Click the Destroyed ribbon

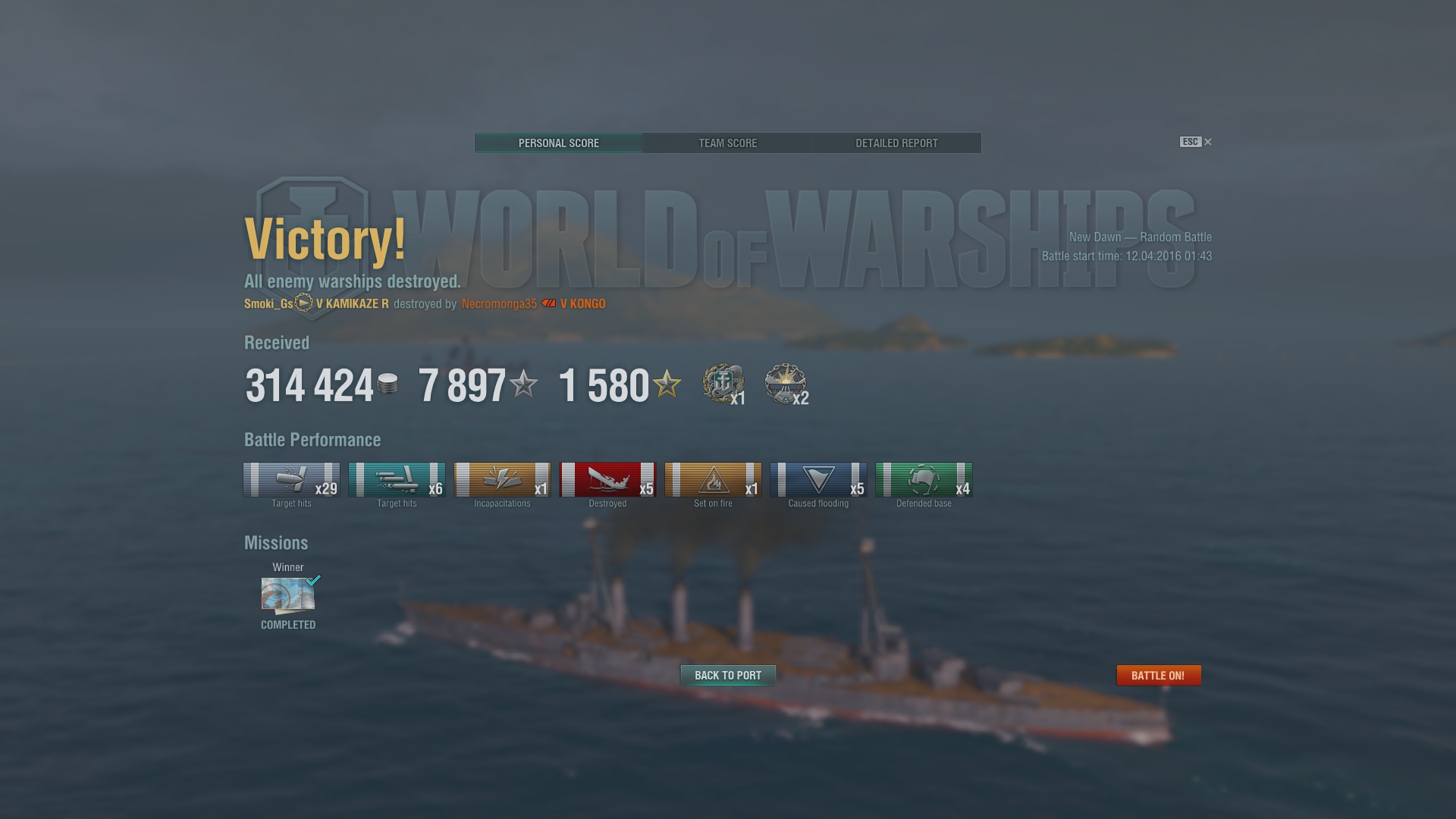tap(607, 480)
